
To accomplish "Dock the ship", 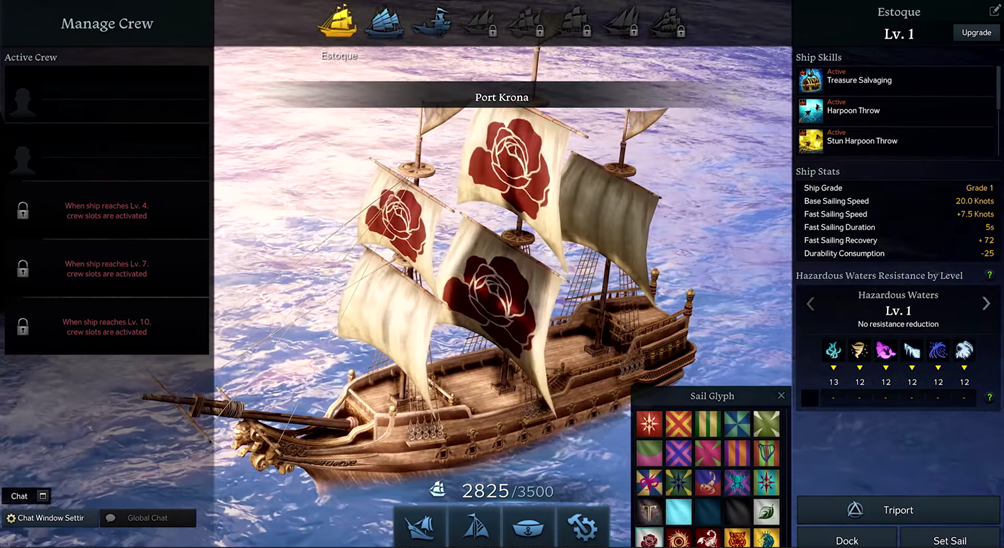I will 846,540.
